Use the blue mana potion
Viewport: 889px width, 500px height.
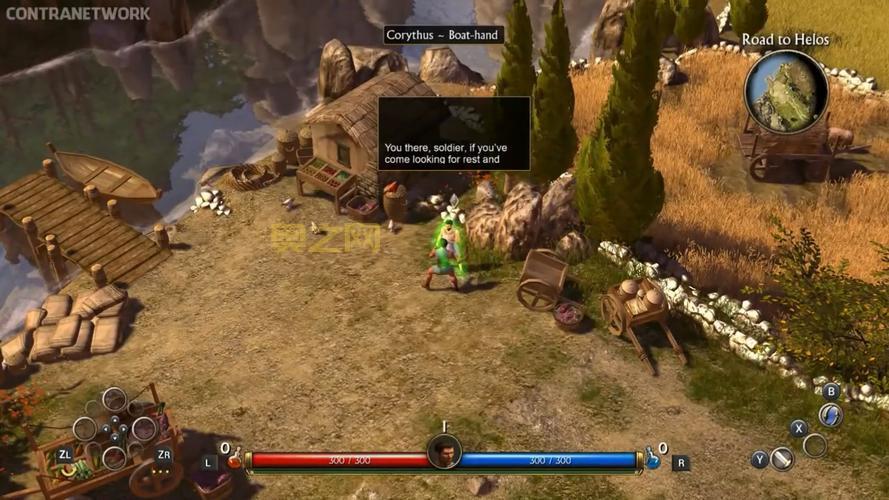pyautogui.click(x=652, y=459)
